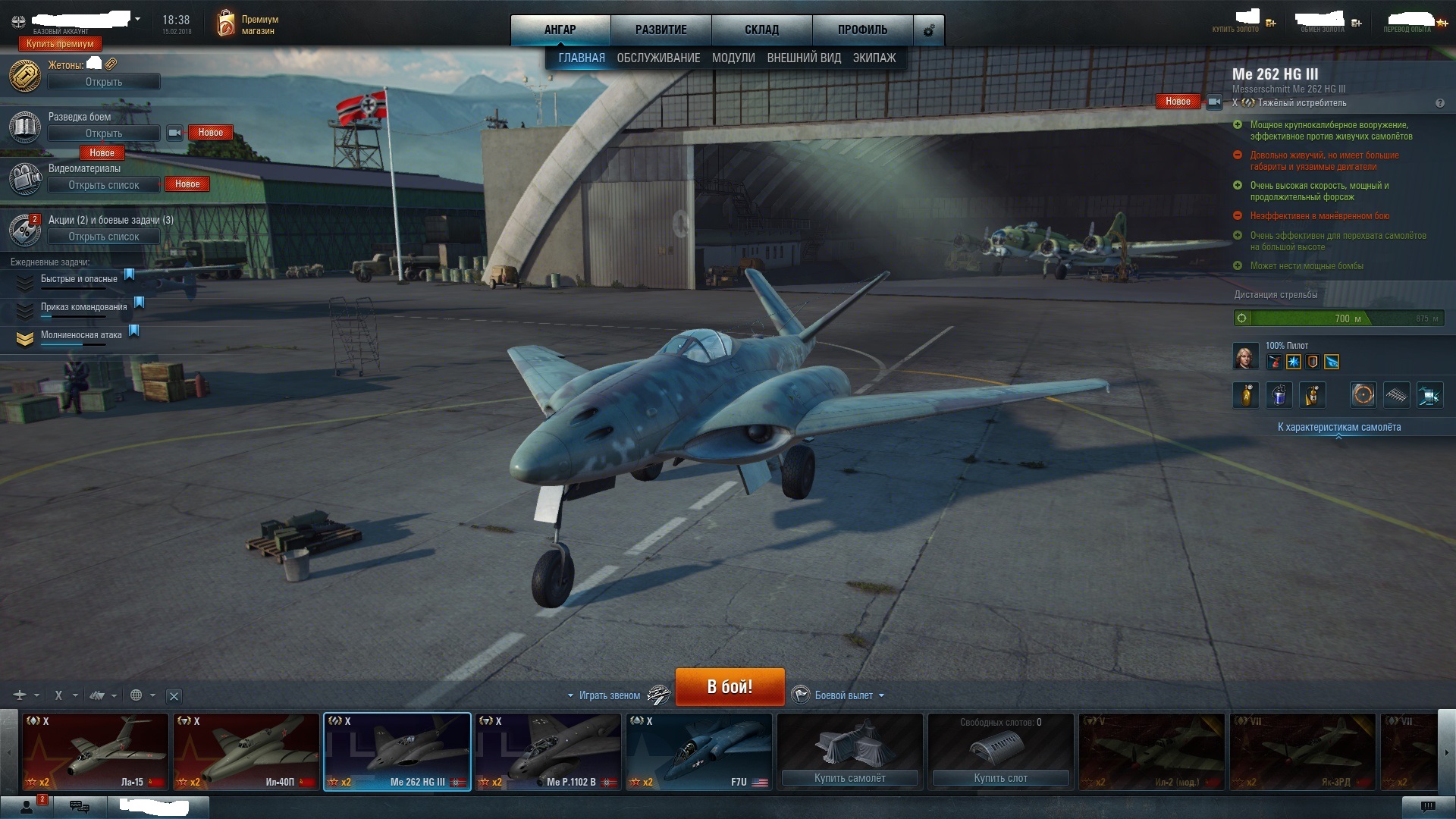1456x819 pixels.
Task: Open the СКЛАД tab
Action: coord(761,30)
